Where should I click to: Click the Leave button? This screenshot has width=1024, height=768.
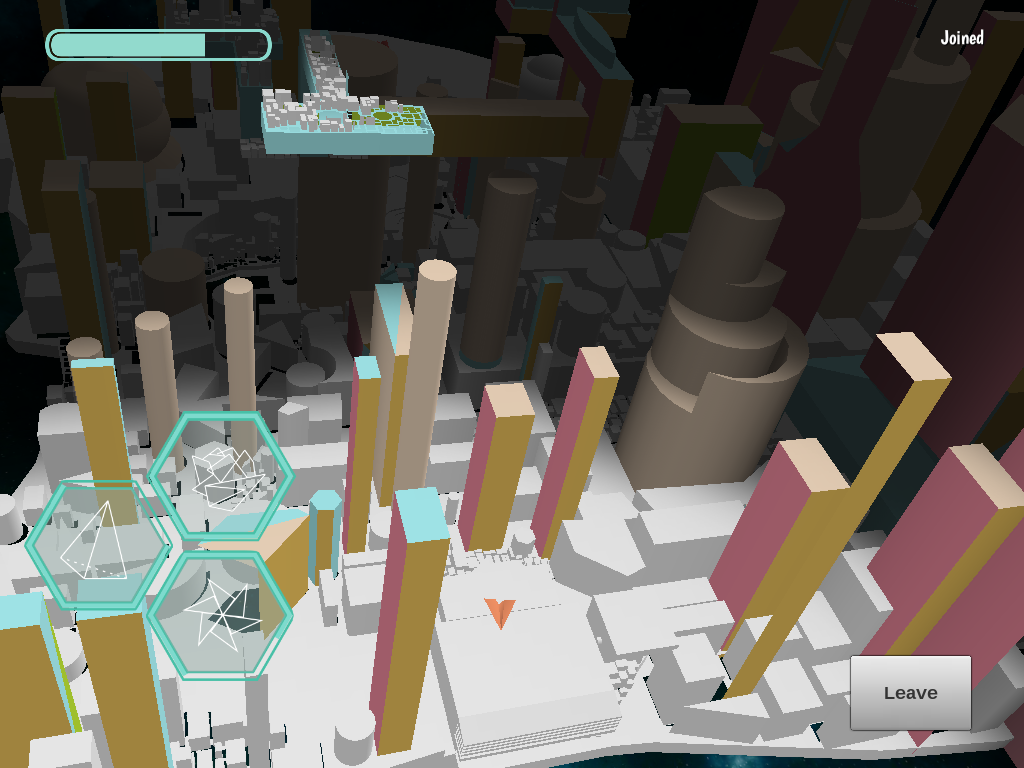click(910, 692)
